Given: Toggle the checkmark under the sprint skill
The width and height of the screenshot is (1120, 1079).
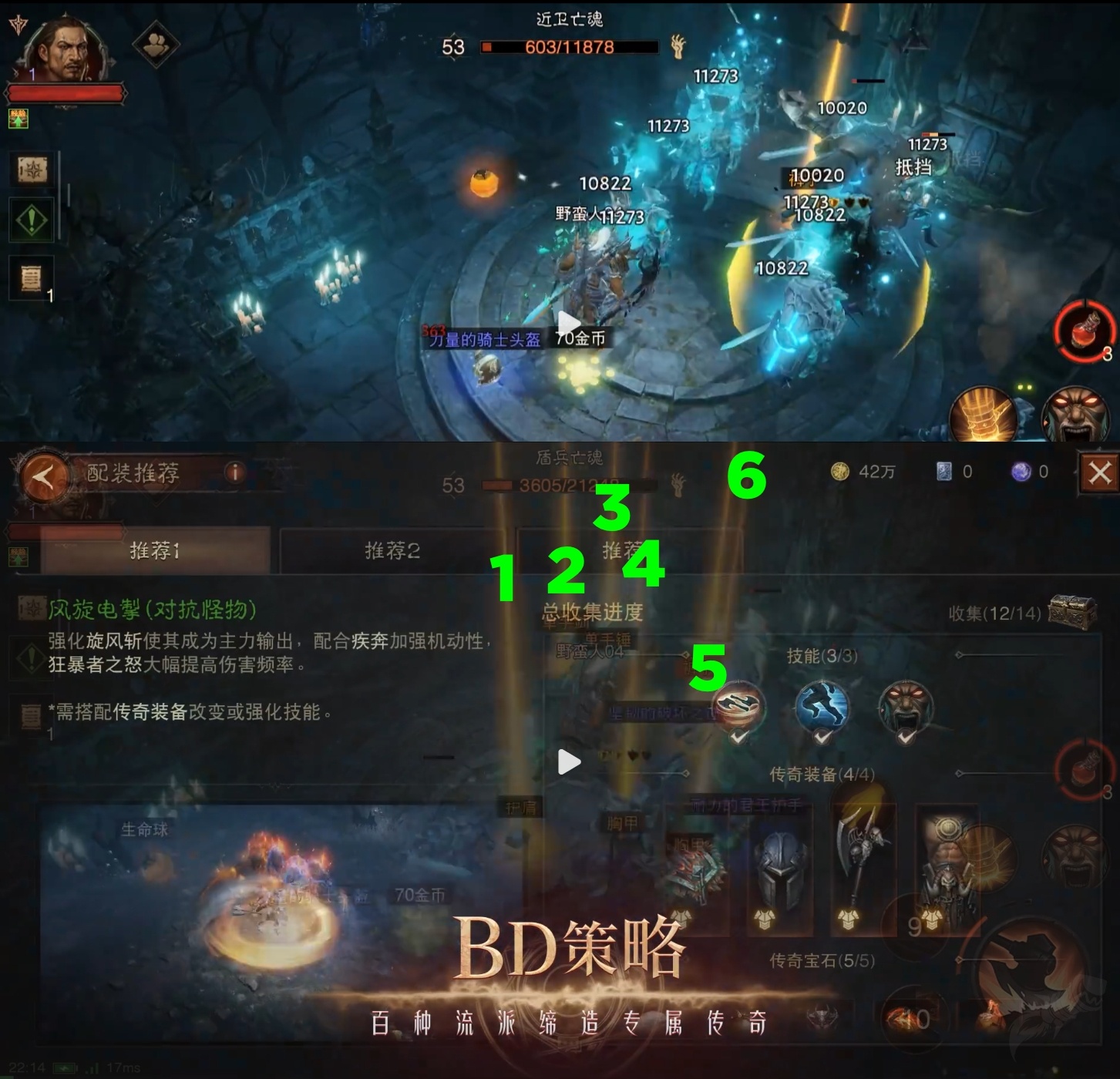Looking at the screenshot, I should click(x=821, y=738).
